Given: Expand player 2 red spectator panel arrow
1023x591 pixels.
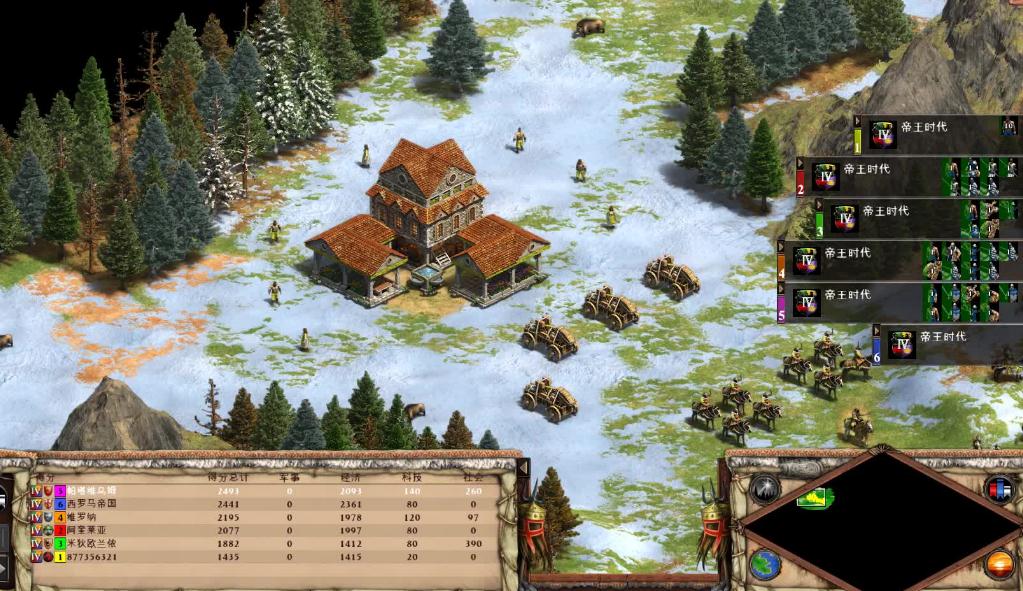Looking at the screenshot, I should pyautogui.click(x=800, y=163).
